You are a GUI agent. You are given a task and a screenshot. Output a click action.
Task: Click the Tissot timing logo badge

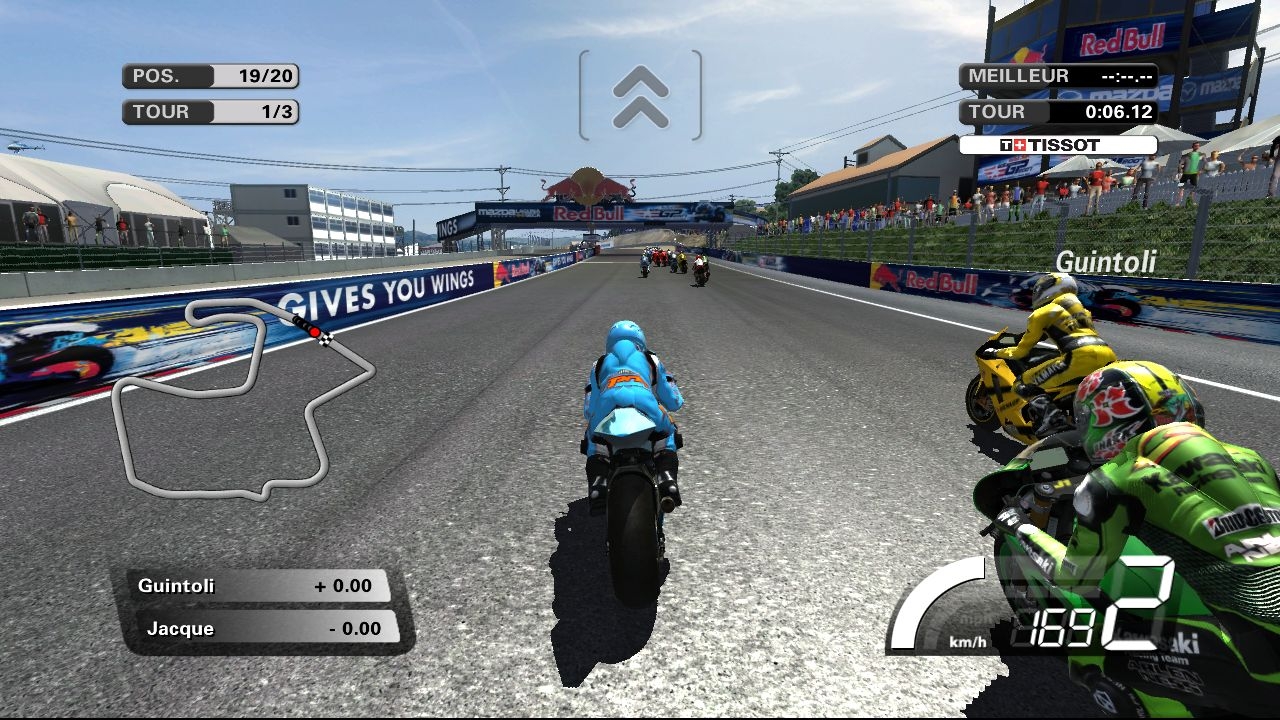click(1057, 145)
